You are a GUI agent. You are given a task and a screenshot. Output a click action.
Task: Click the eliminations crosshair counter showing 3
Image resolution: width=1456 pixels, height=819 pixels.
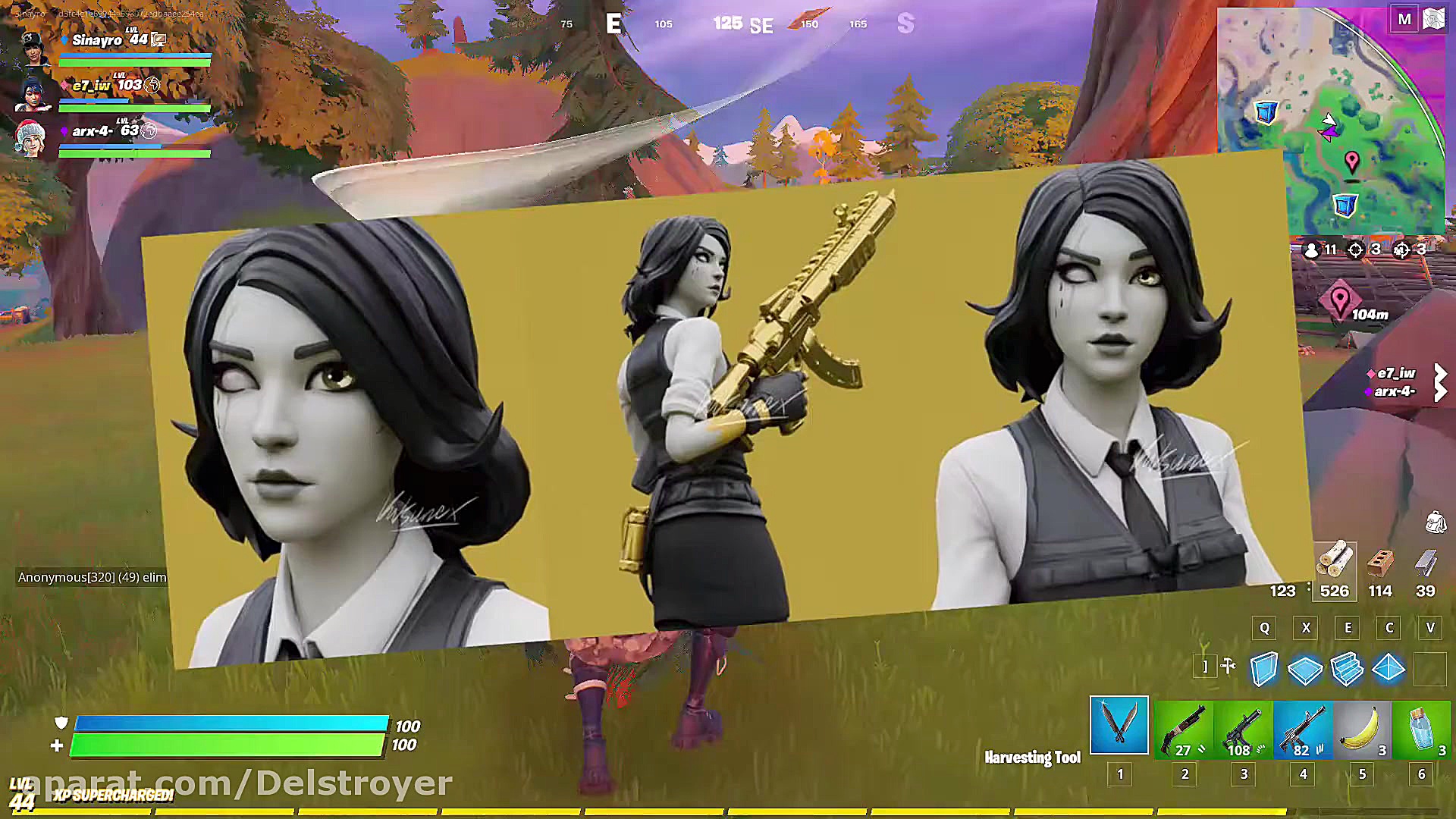tap(1360, 249)
